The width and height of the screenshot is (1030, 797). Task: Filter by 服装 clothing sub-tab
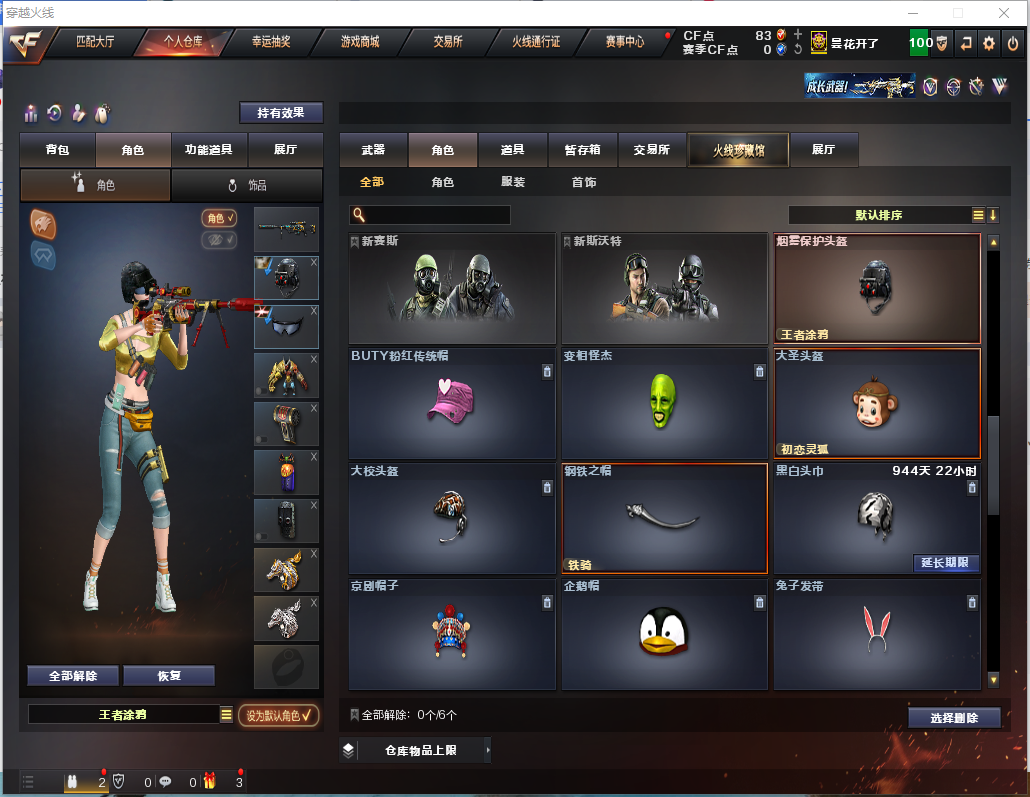coord(513,182)
